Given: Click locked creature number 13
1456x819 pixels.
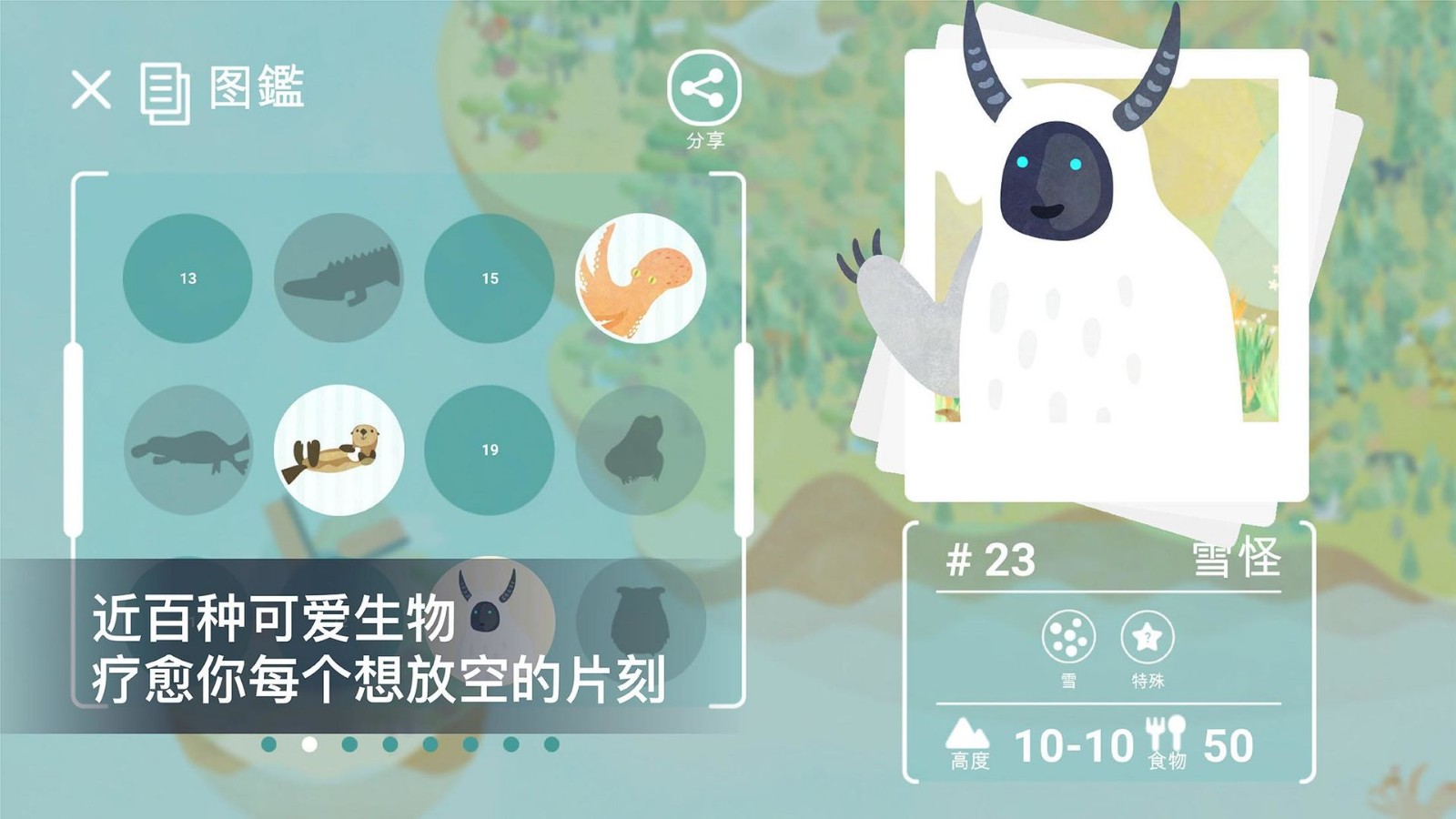Looking at the screenshot, I should (187, 278).
